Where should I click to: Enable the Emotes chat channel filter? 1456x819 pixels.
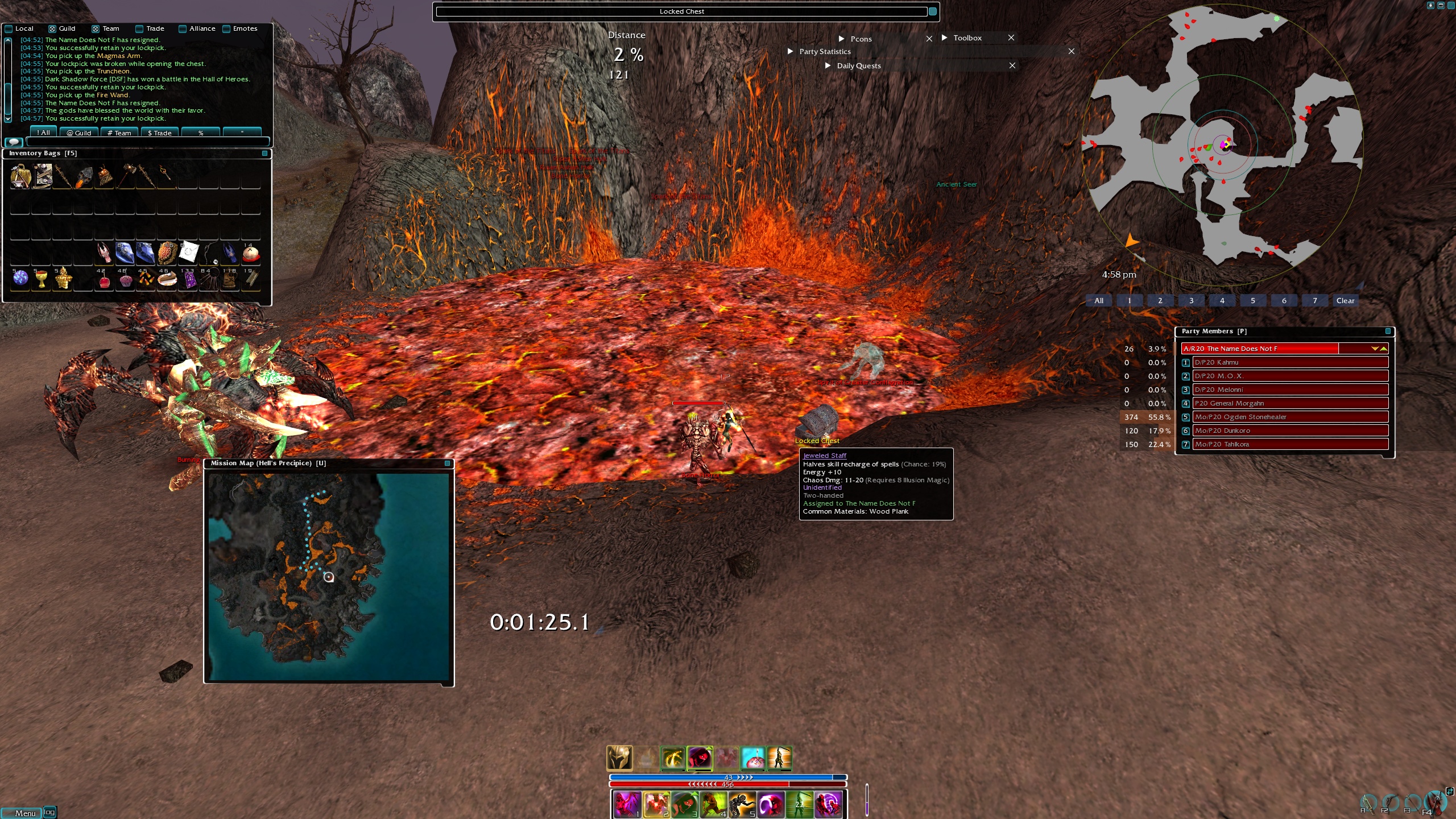point(226,29)
